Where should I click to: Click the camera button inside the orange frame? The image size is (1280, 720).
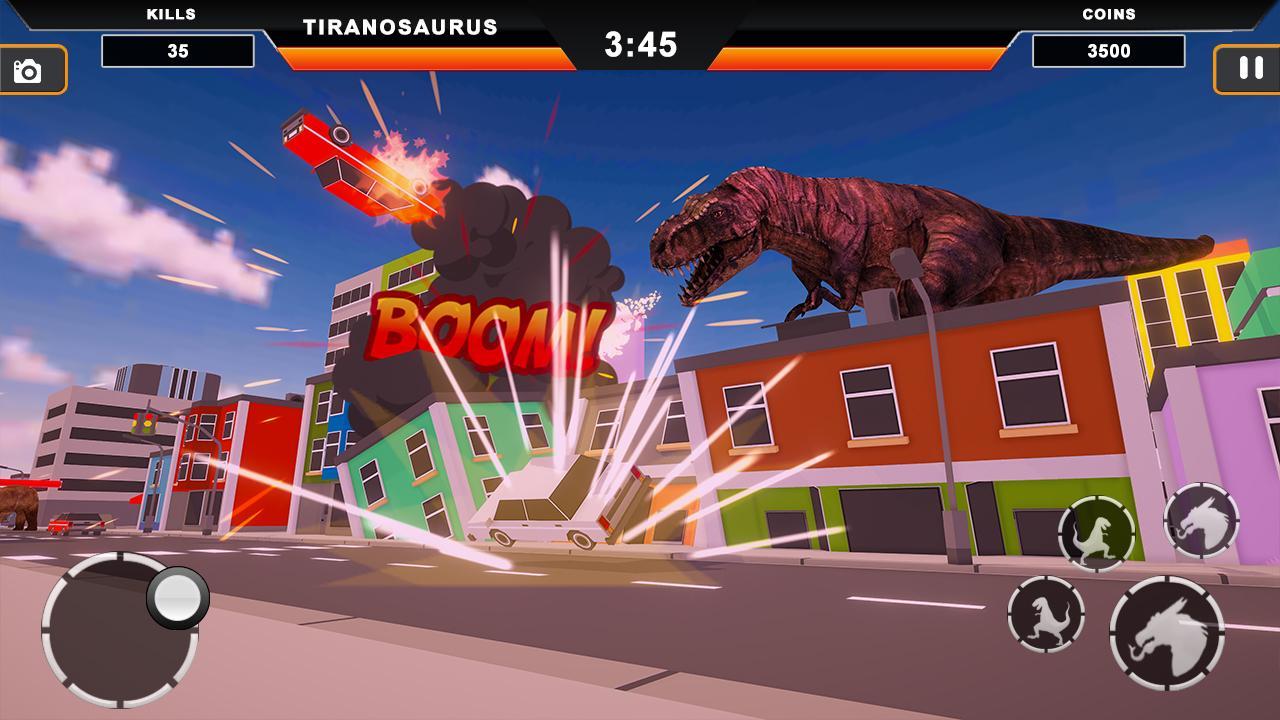coord(27,70)
